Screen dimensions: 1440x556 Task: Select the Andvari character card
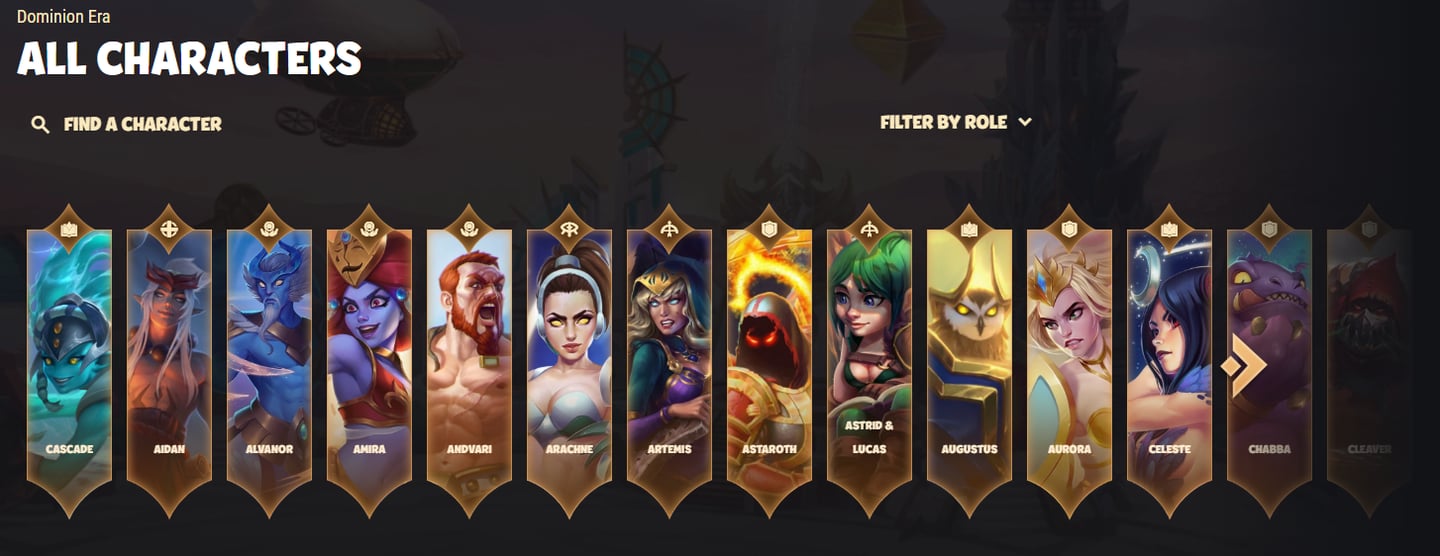pyautogui.click(x=469, y=360)
